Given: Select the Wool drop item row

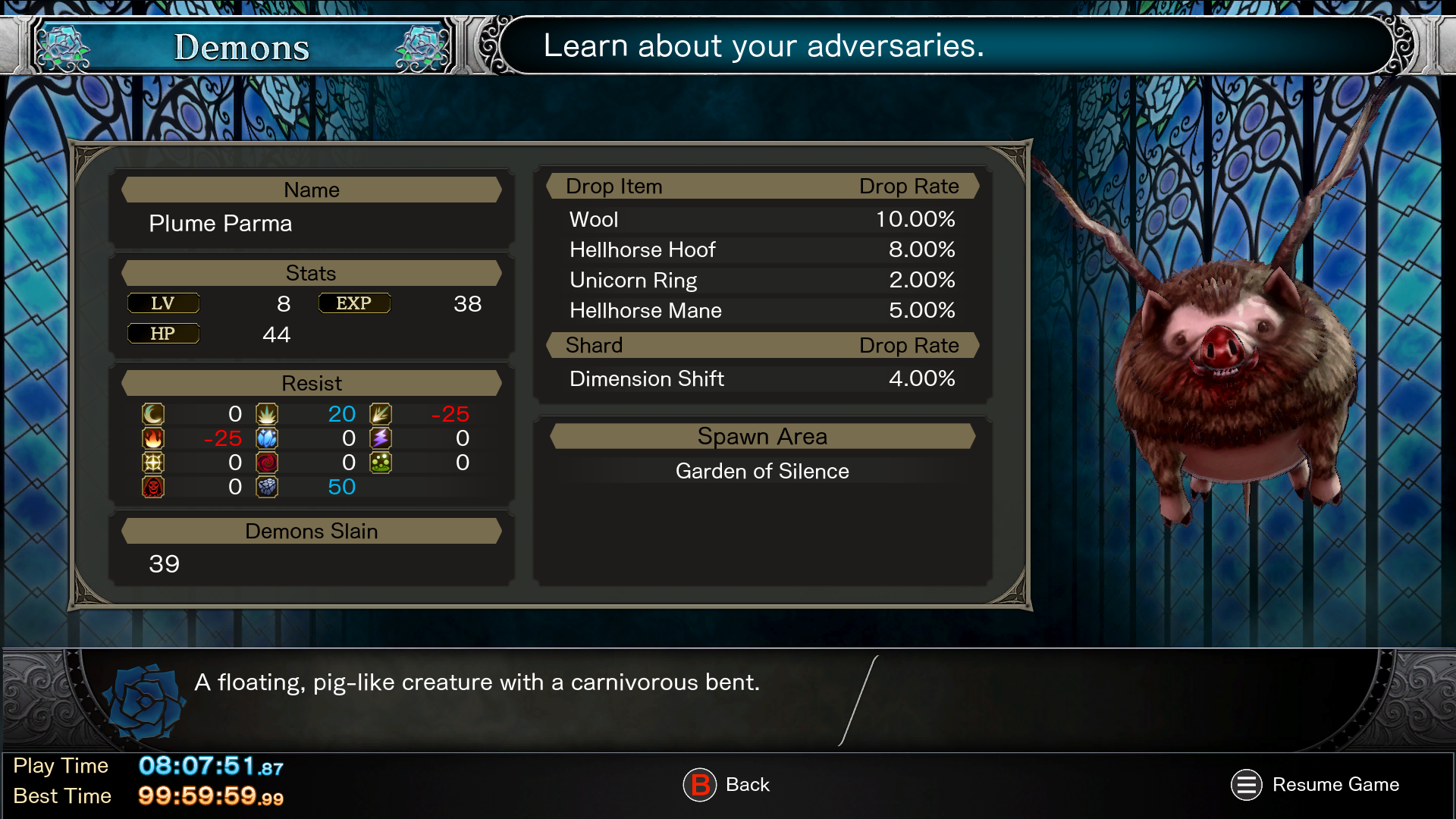Looking at the screenshot, I should (761, 219).
